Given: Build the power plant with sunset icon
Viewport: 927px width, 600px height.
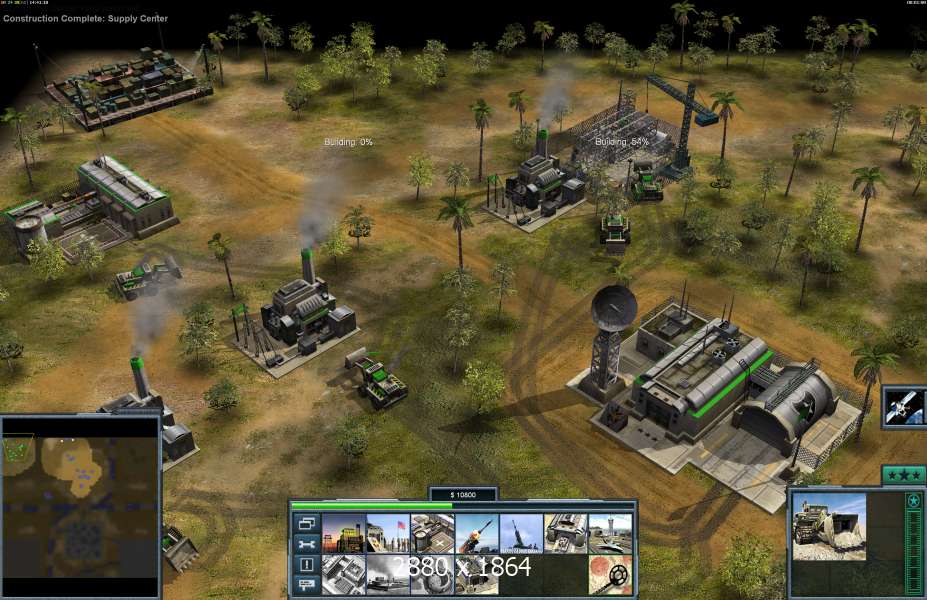Looking at the screenshot, I should [x=342, y=534].
